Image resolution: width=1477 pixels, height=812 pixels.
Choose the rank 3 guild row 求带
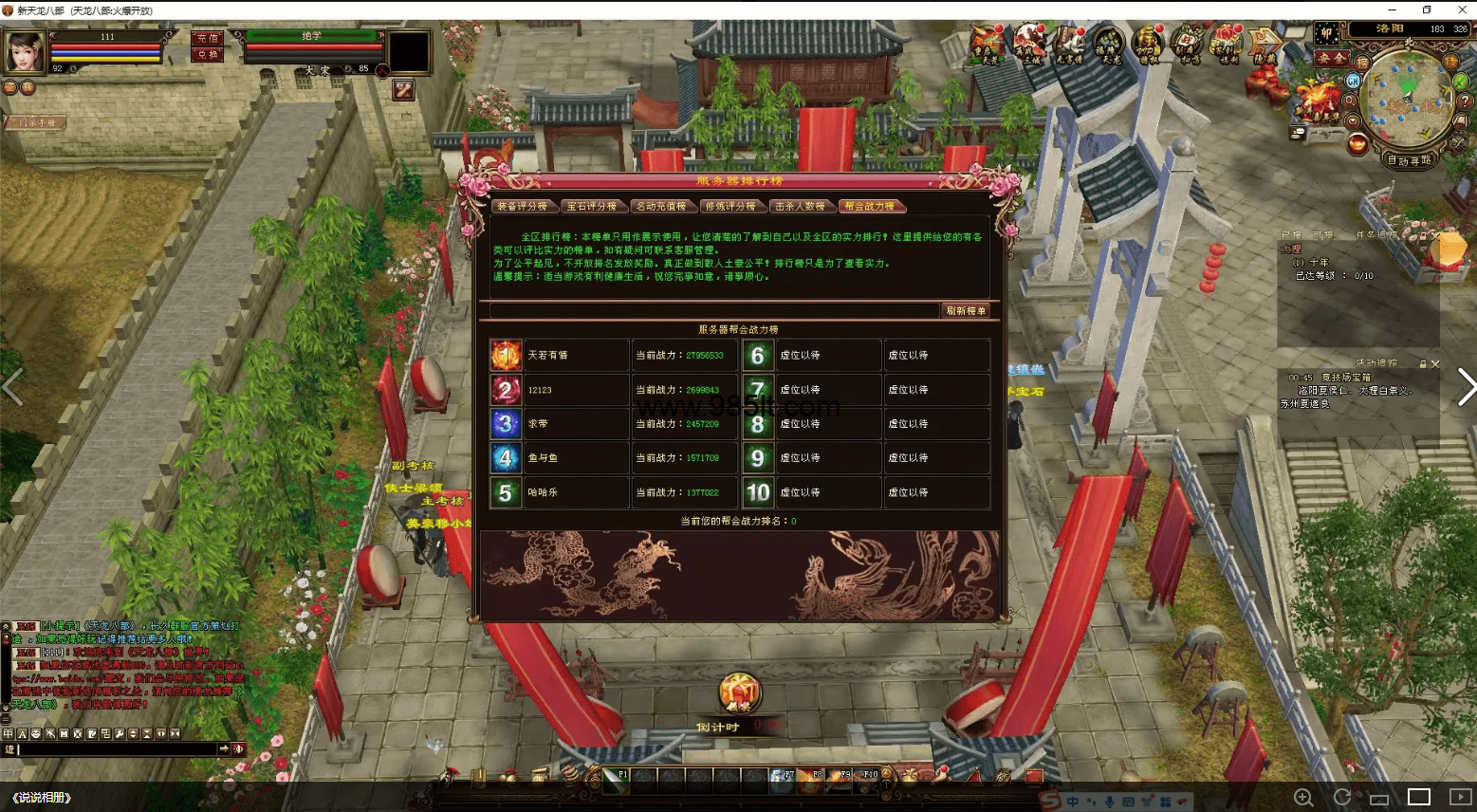coord(560,424)
